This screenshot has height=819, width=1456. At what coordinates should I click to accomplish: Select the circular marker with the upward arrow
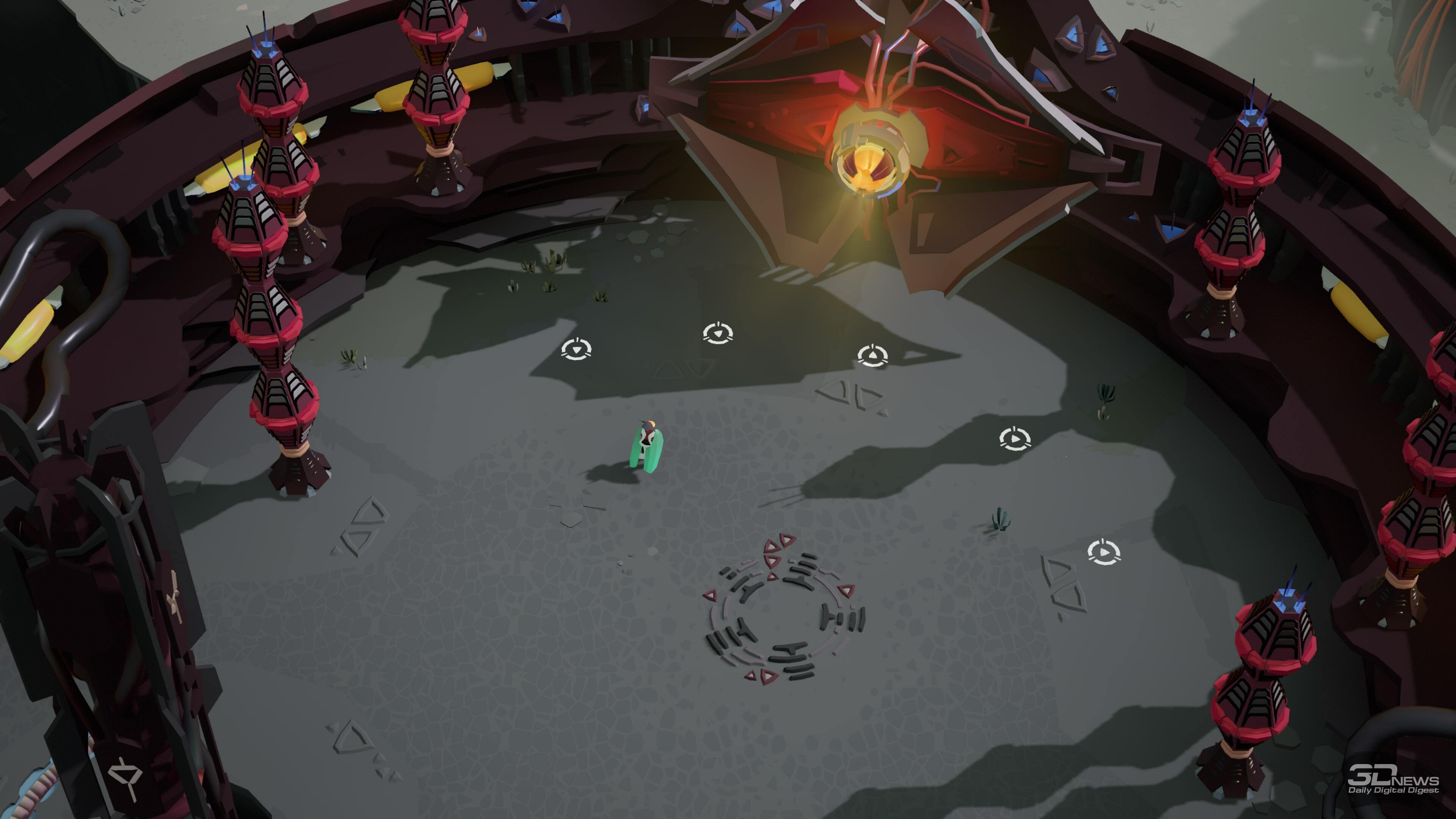(872, 356)
